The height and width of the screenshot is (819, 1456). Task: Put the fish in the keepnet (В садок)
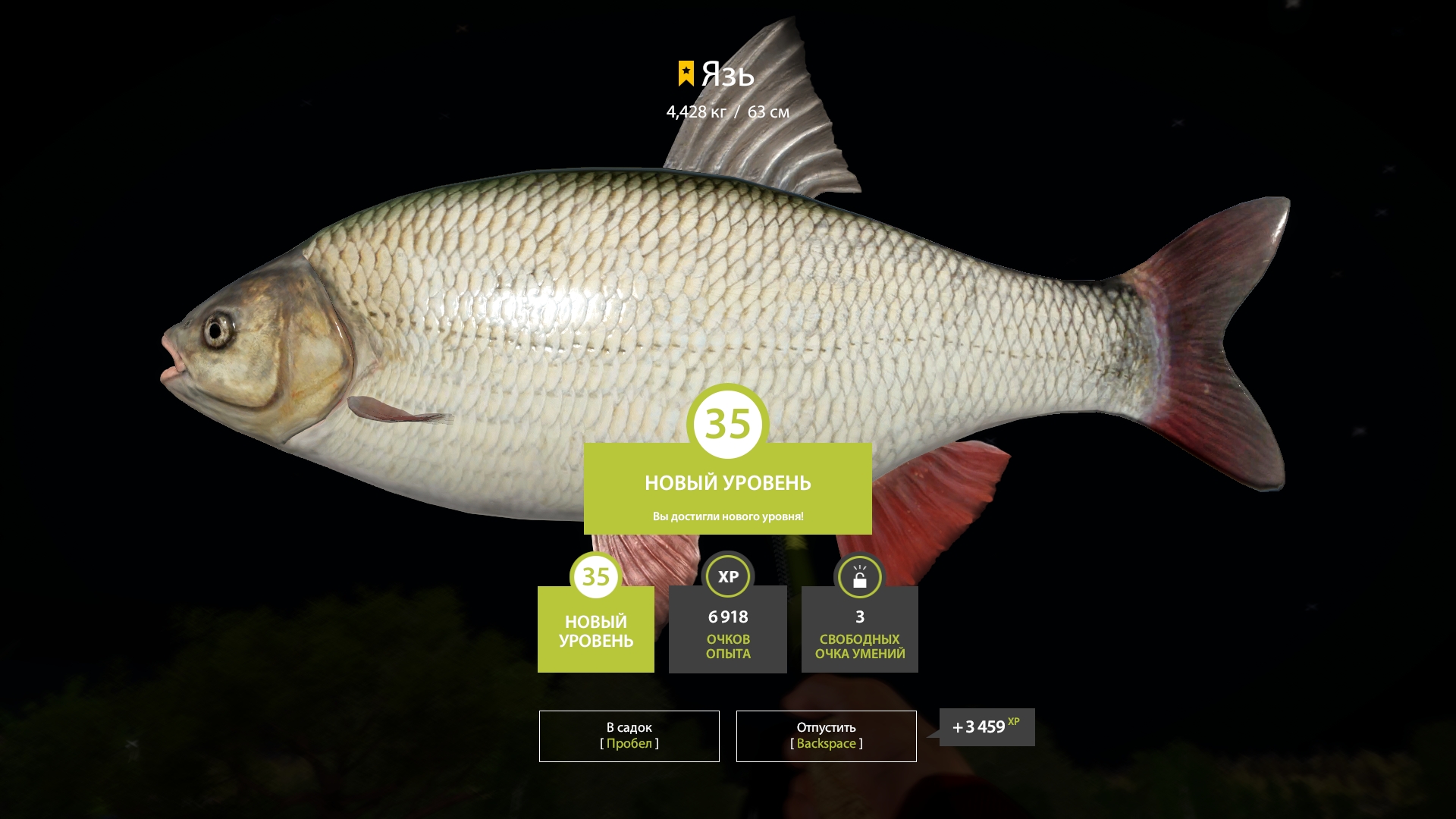(x=629, y=736)
